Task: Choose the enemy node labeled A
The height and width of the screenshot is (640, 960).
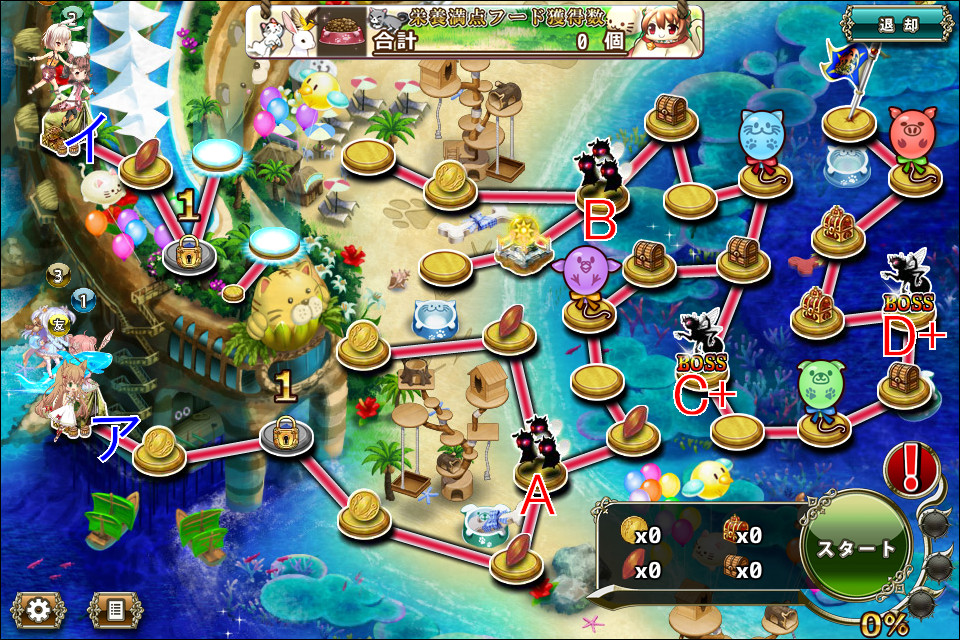Action: pos(541,455)
